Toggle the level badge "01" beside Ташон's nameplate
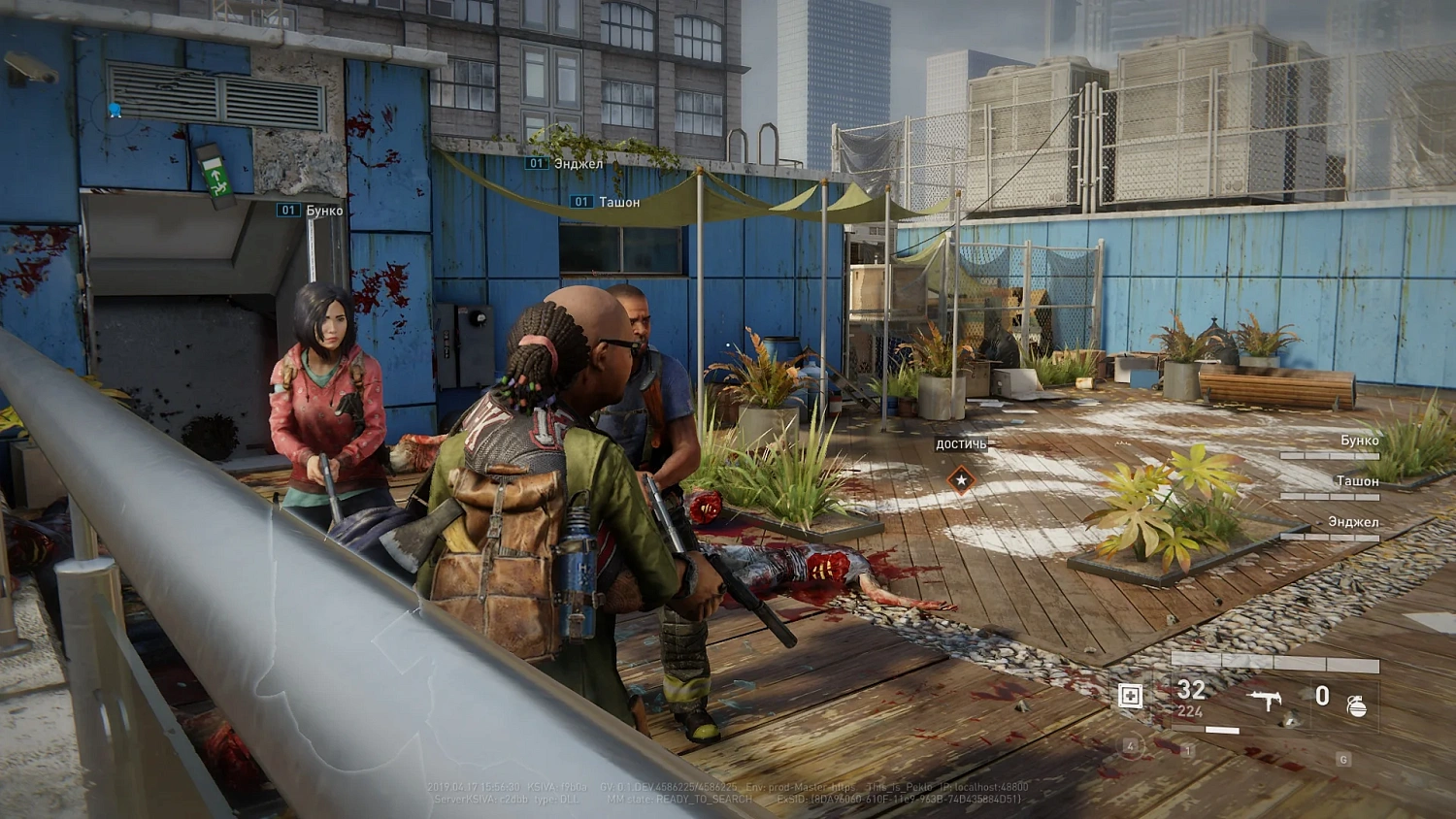 [579, 201]
